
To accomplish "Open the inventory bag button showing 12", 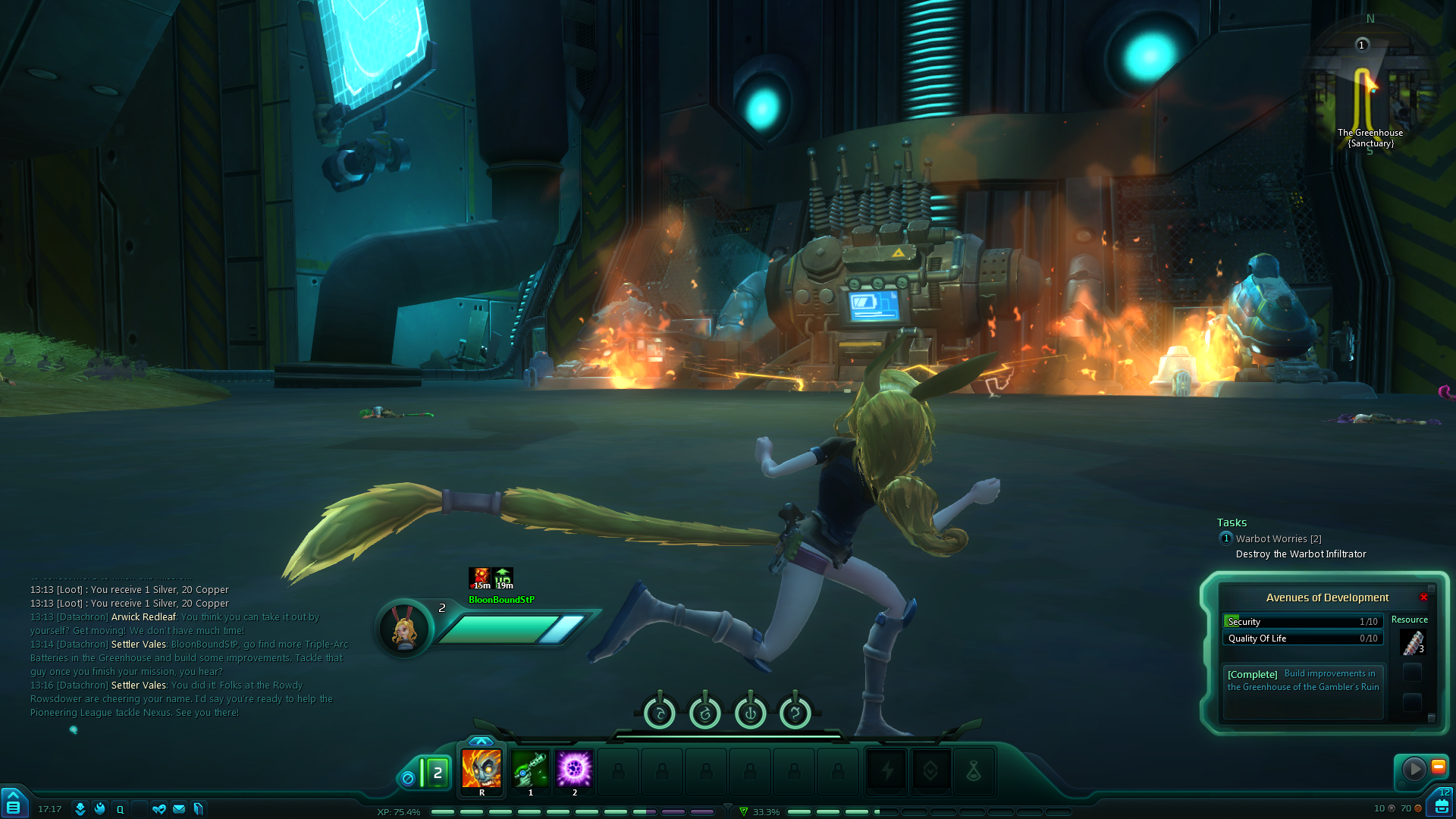I will pyautogui.click(x=1442, y=804).
